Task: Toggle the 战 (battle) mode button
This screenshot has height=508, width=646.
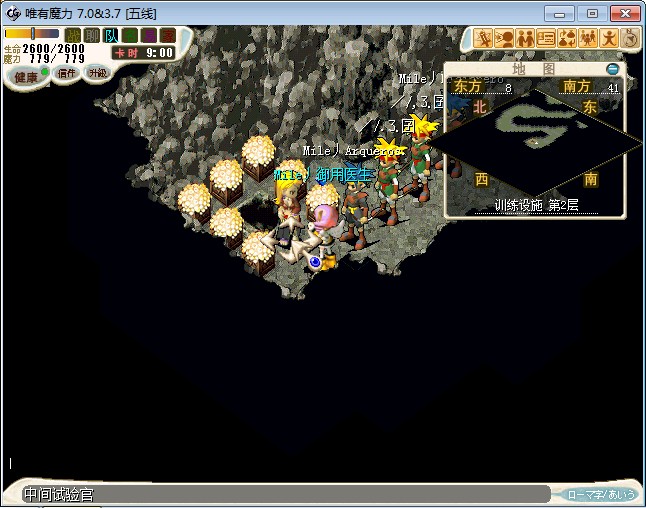Action: [x=73, y=35]
